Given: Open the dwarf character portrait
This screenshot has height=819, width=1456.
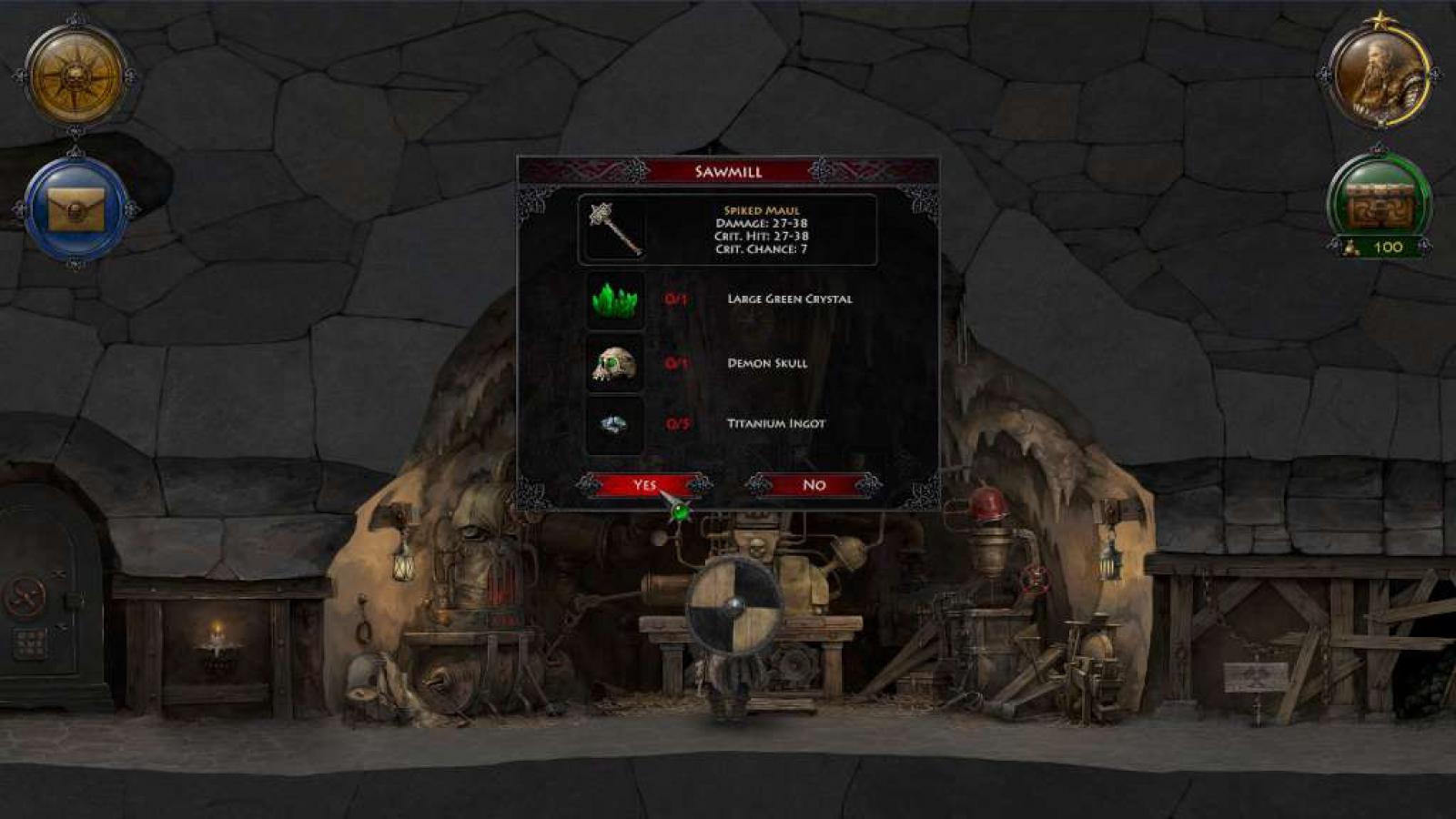Looking at the screenshot, I should tap(1380, 76).
